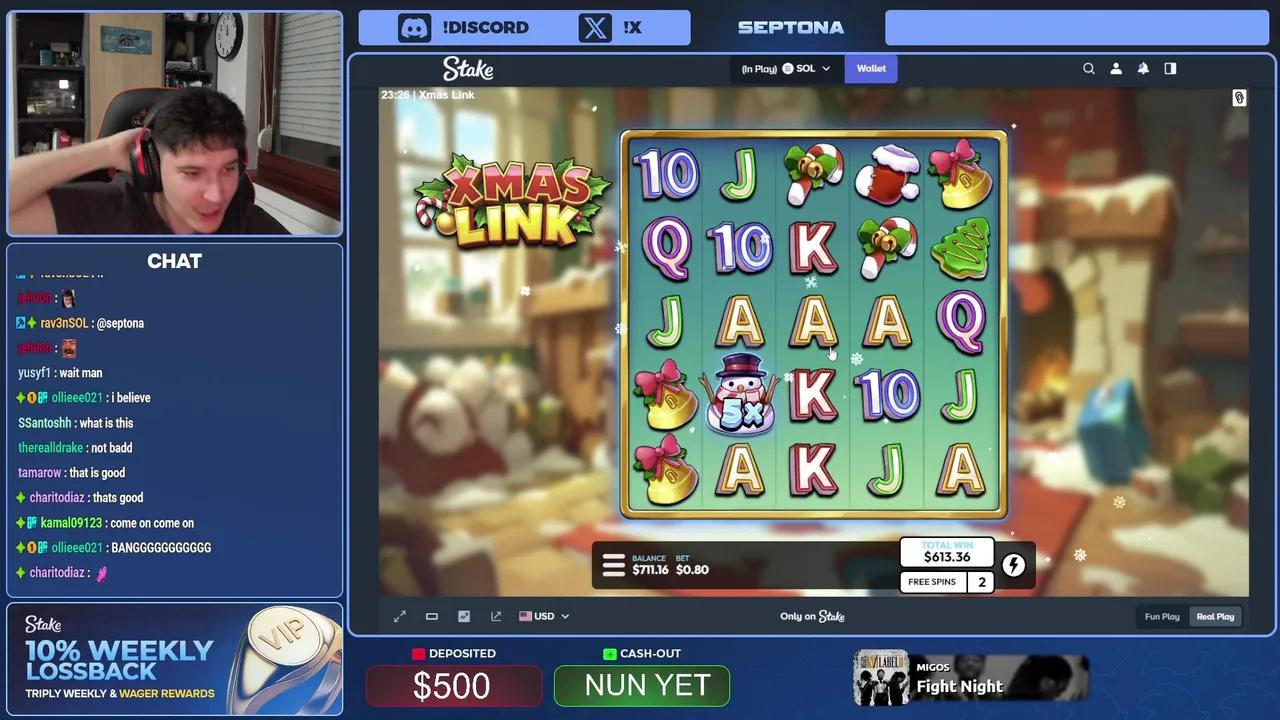Open the notifications bell on Stake
Viewport: 1280px width, 720px height.
coord(1143,68)
